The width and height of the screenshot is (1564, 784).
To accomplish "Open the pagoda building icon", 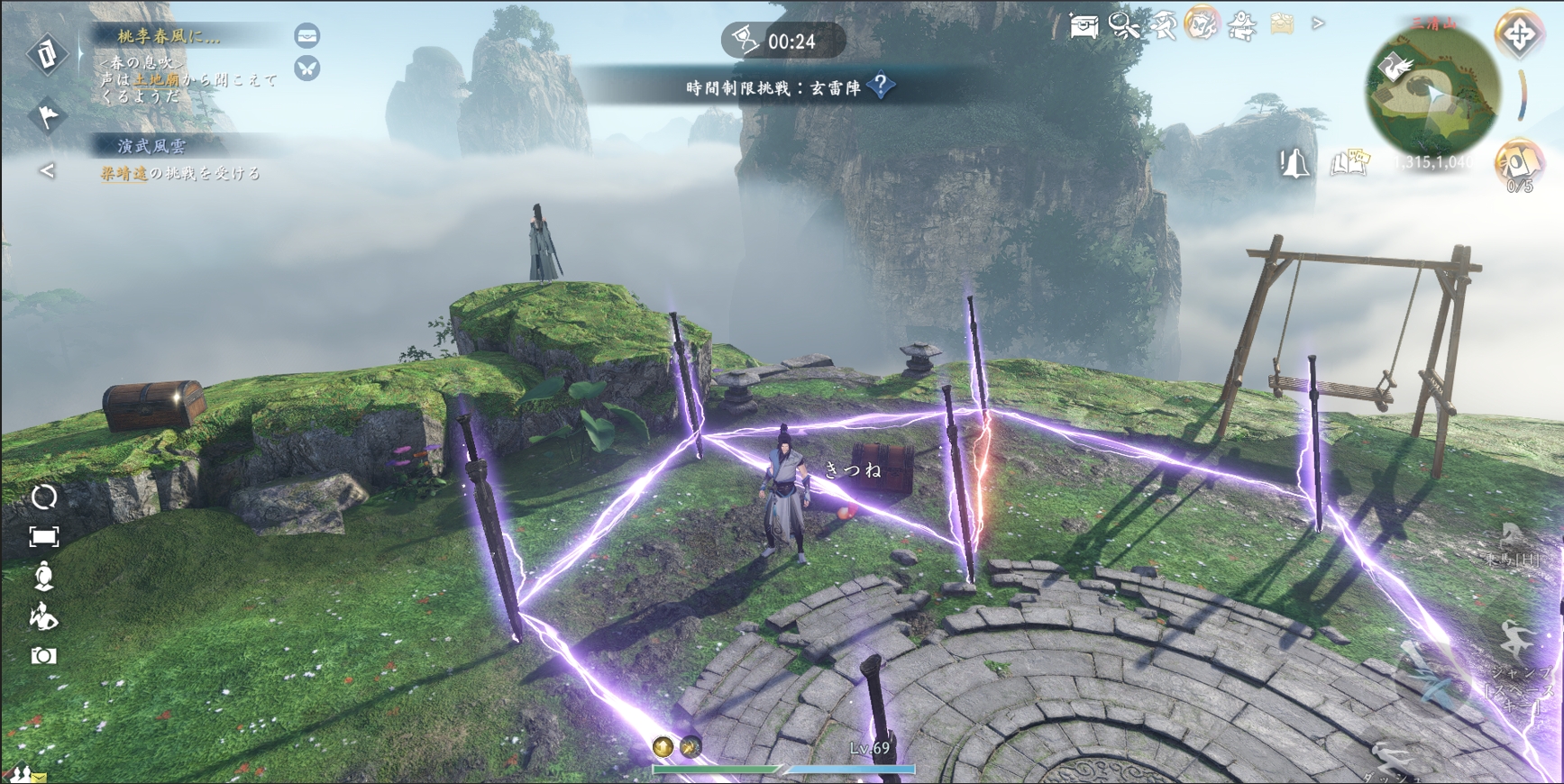I will click(x=1242, y=26).
